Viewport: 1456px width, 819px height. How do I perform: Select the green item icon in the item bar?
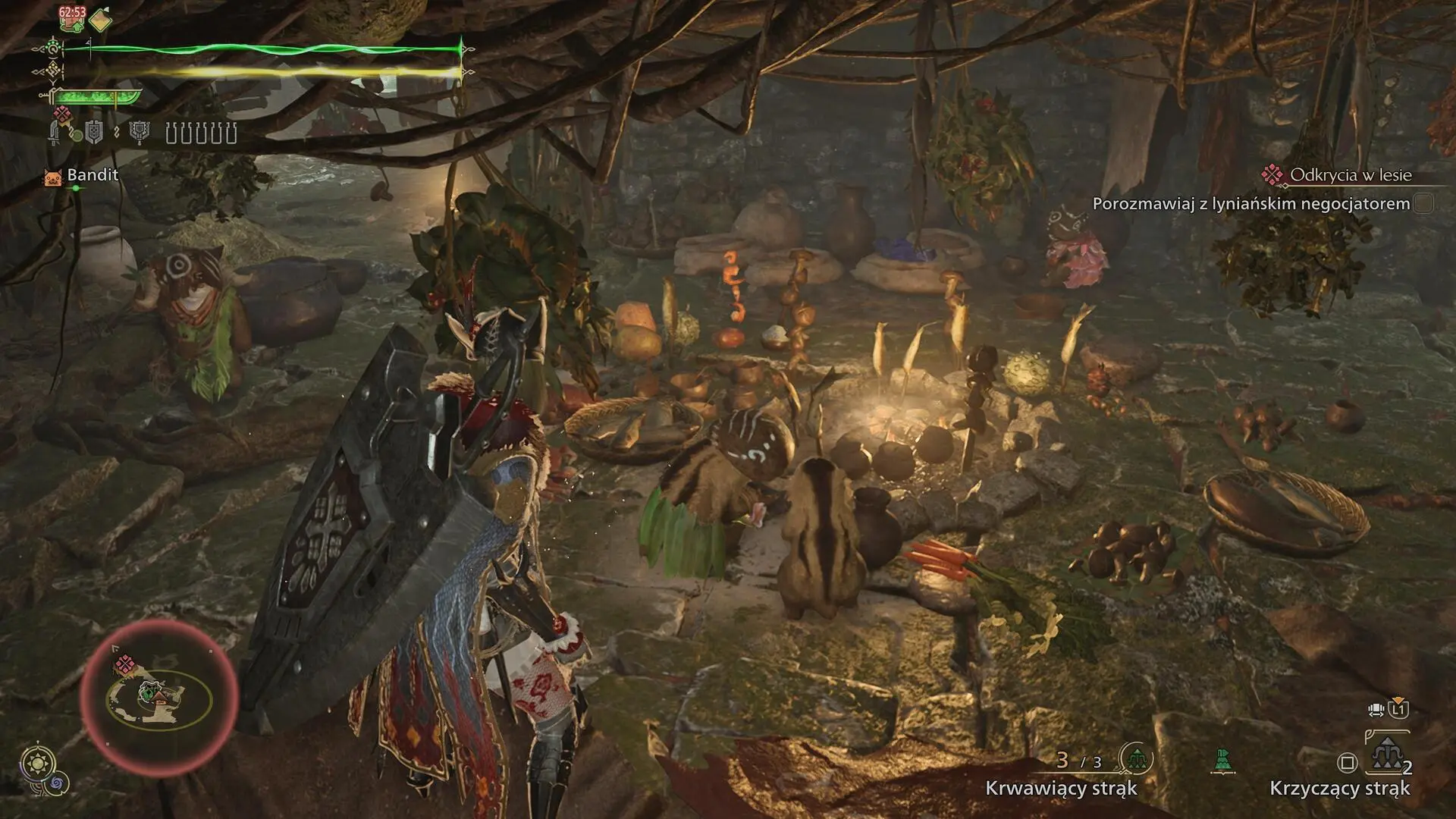(1222, 761)
